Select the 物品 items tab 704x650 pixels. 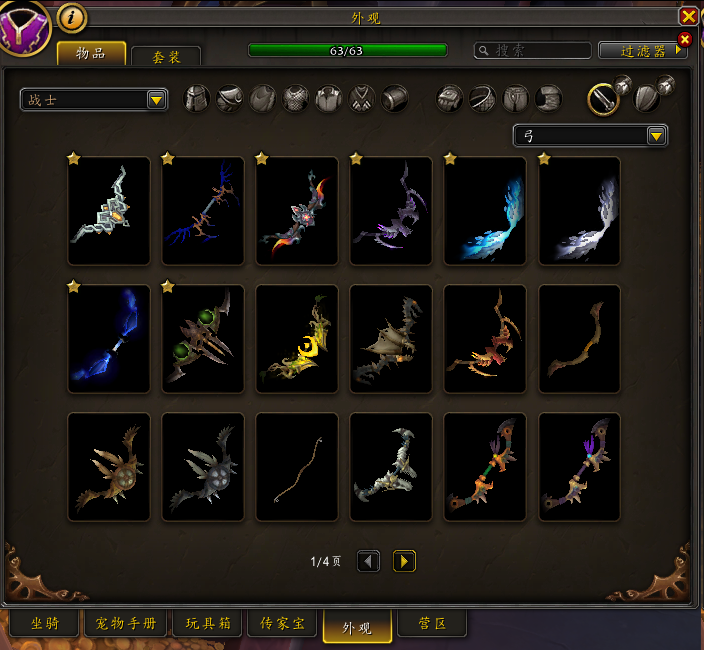91,54
